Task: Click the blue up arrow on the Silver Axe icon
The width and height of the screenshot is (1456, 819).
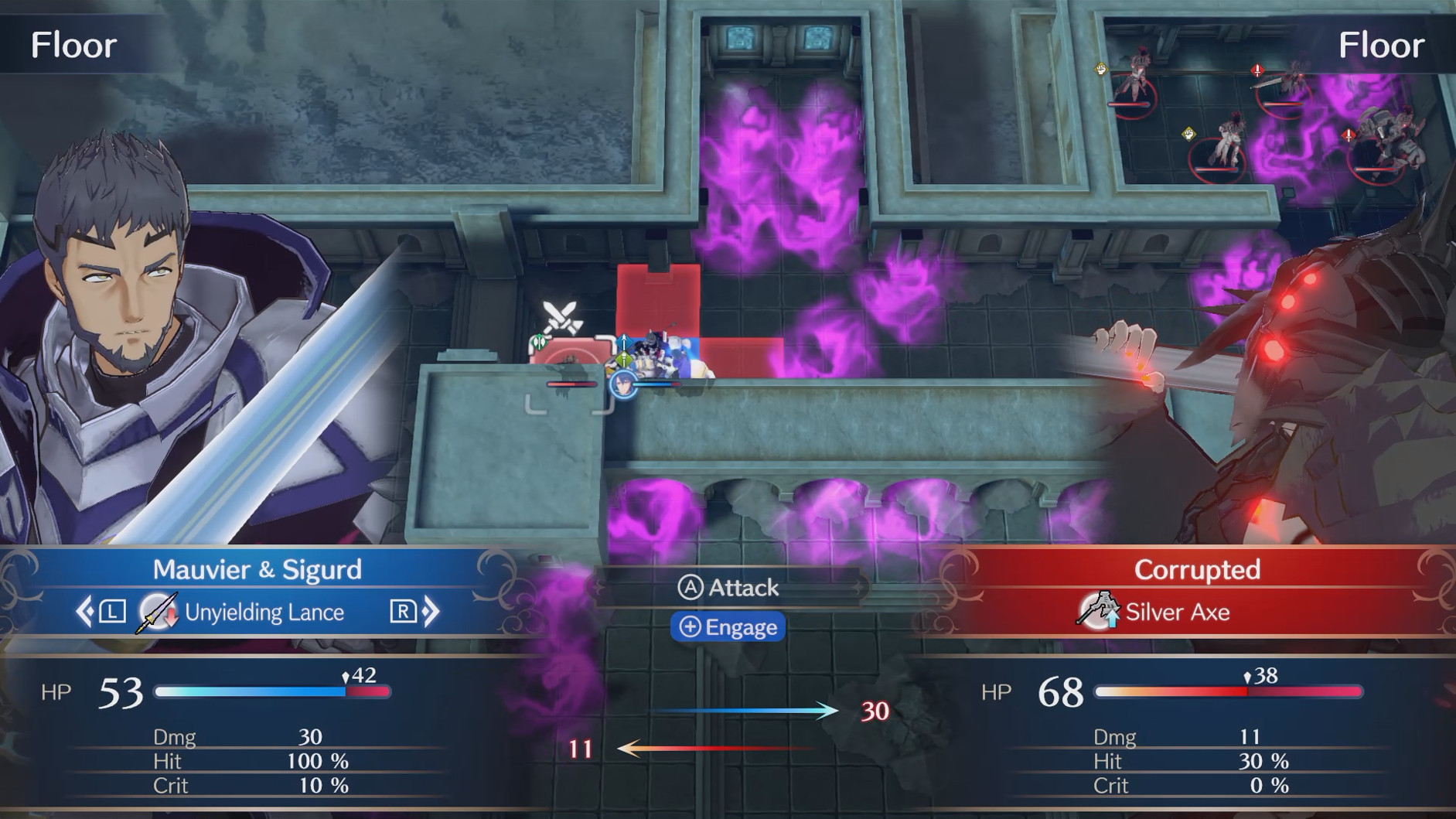Action: (1111, 619)
